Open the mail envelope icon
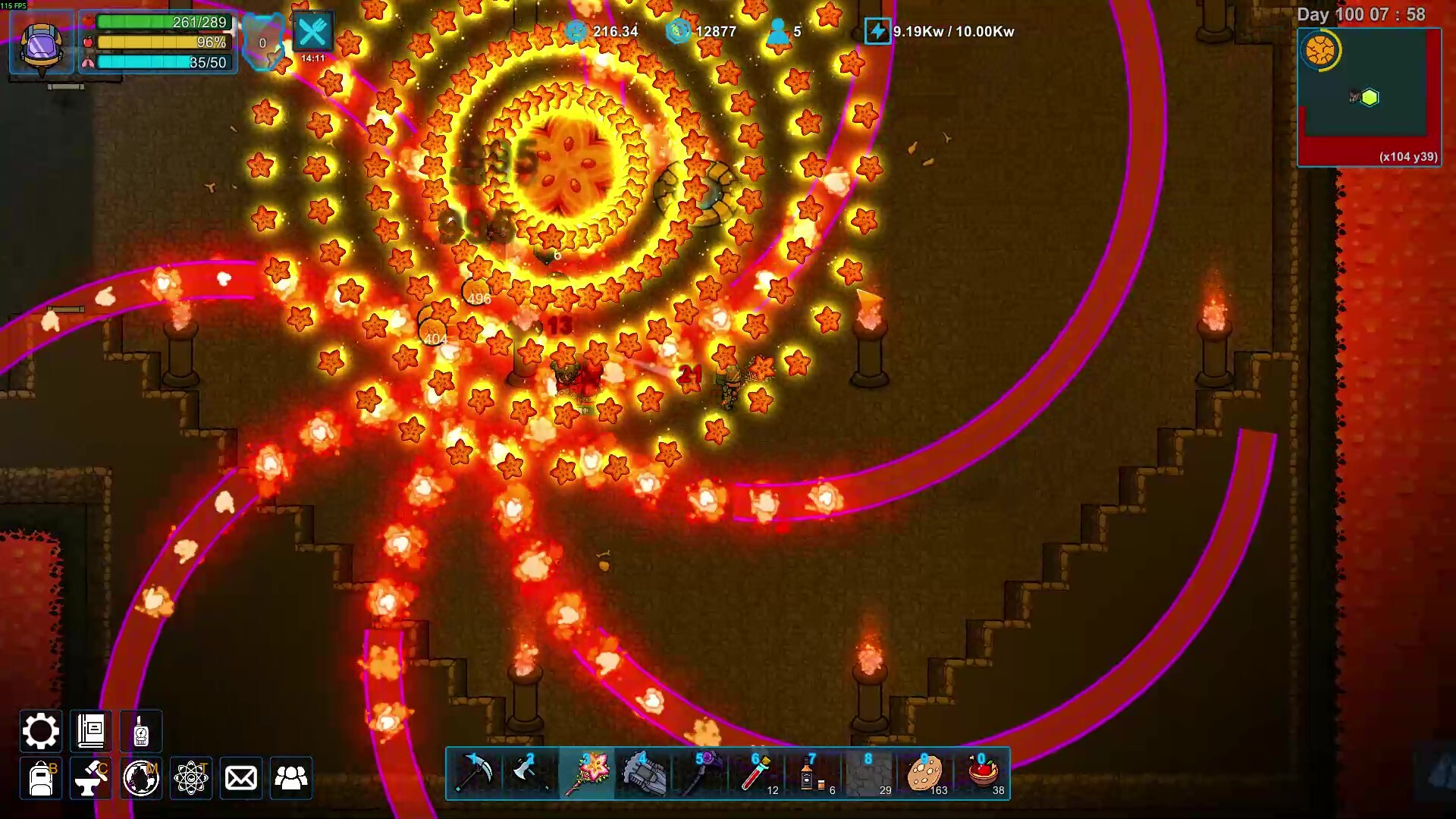Viewport: 1456px width, 819px height. click(x=241, y=778)
